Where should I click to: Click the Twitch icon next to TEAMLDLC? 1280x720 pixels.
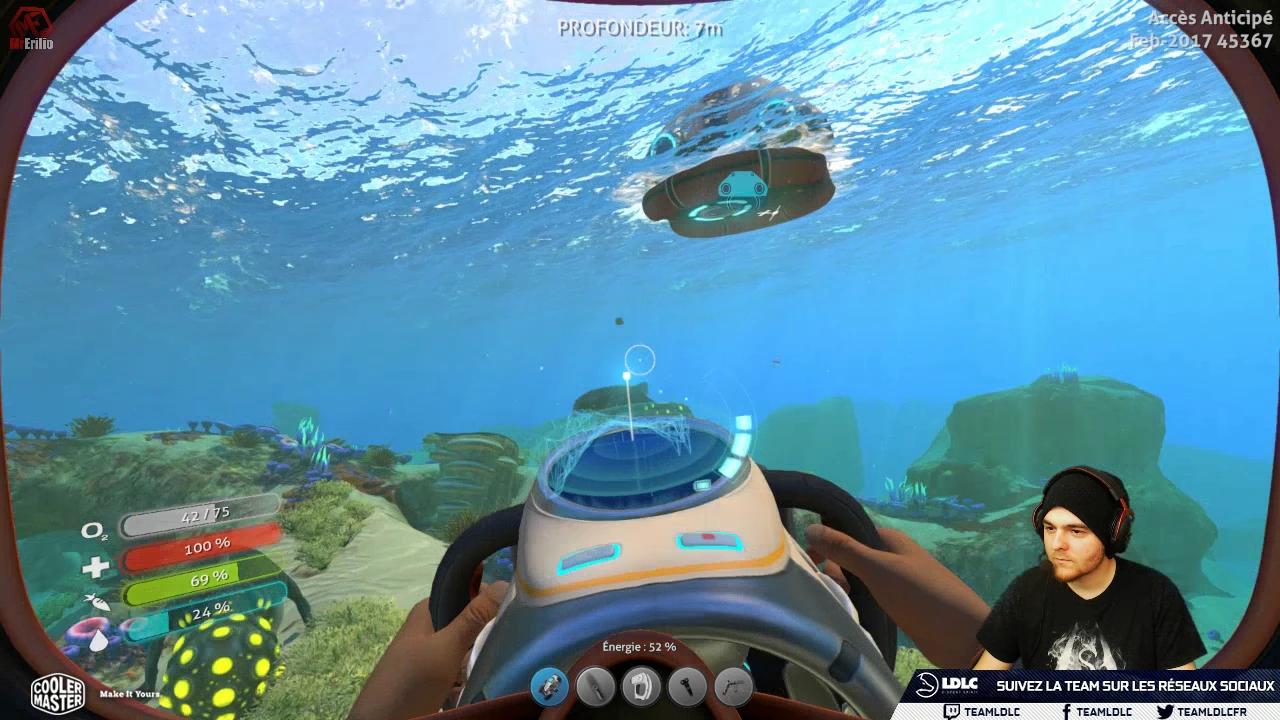(x=951, y=712)
